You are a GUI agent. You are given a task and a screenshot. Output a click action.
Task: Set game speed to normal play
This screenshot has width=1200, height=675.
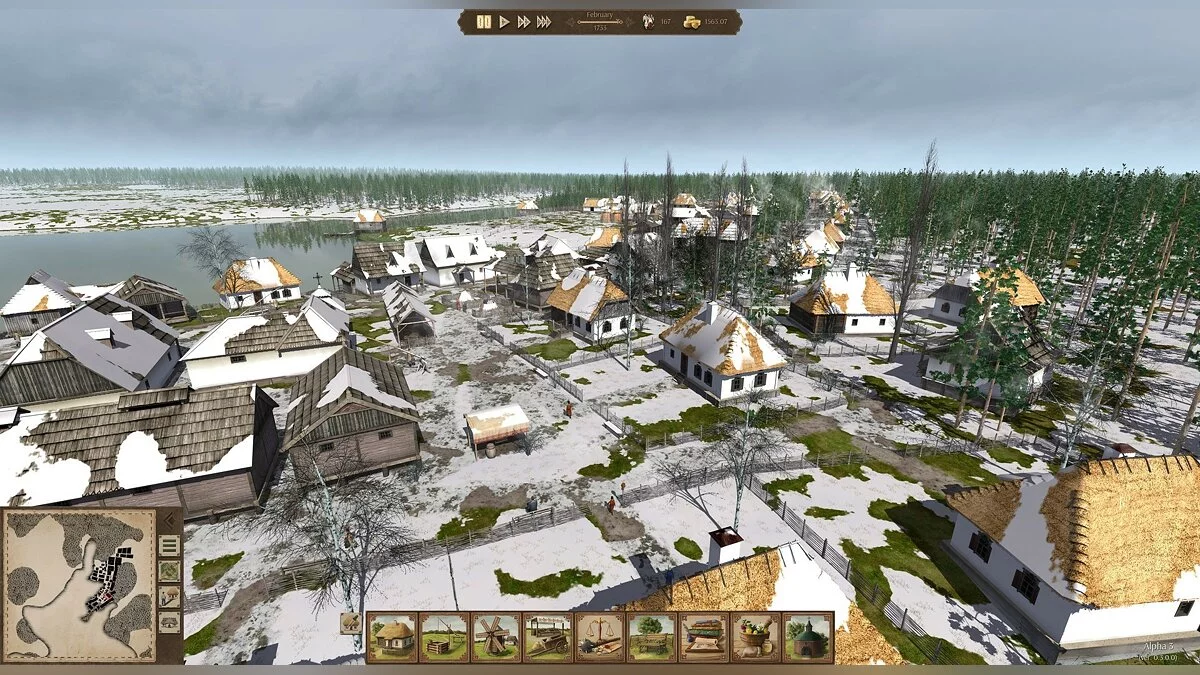pyautogui.click(x=505, y=21)
